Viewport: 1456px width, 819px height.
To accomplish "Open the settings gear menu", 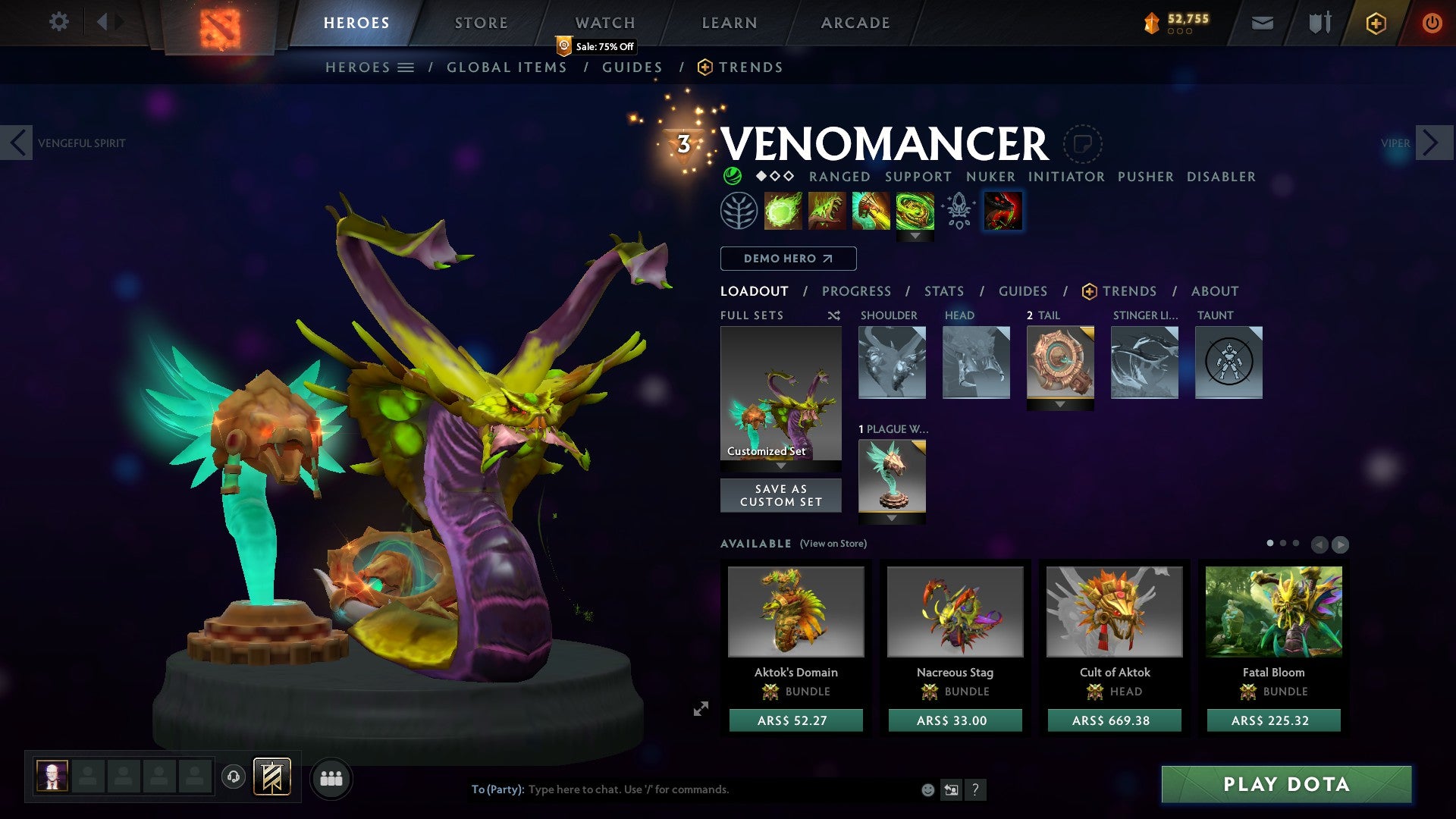I will click(x=58, y=22).
